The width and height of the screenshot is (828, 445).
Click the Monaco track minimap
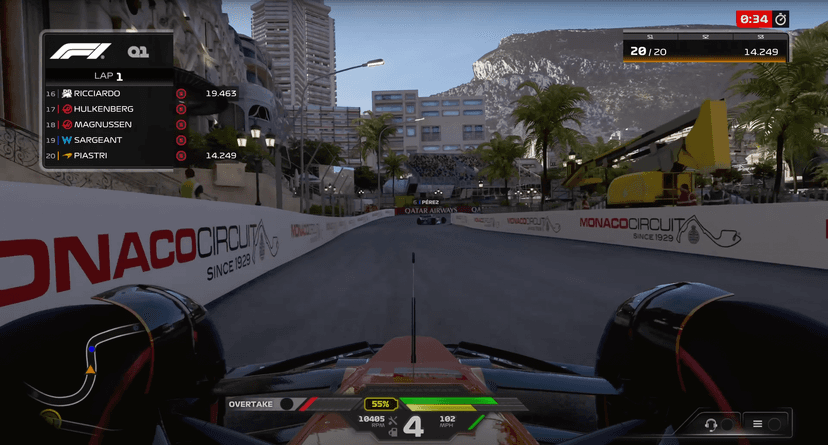pyautogui.click(x=75, y=372)
